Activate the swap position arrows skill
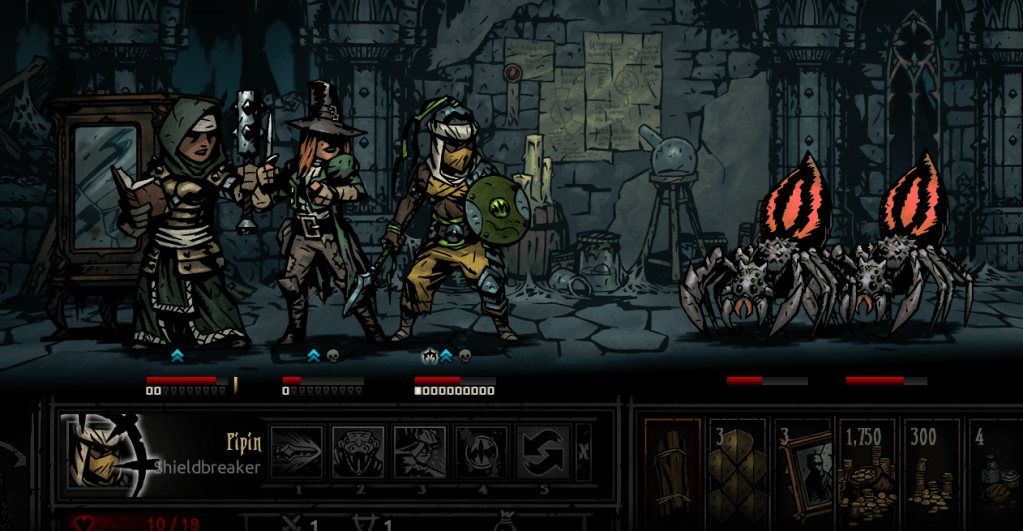Image resolution: width=1023 pixels, height=531 pixels. point(543,452)
